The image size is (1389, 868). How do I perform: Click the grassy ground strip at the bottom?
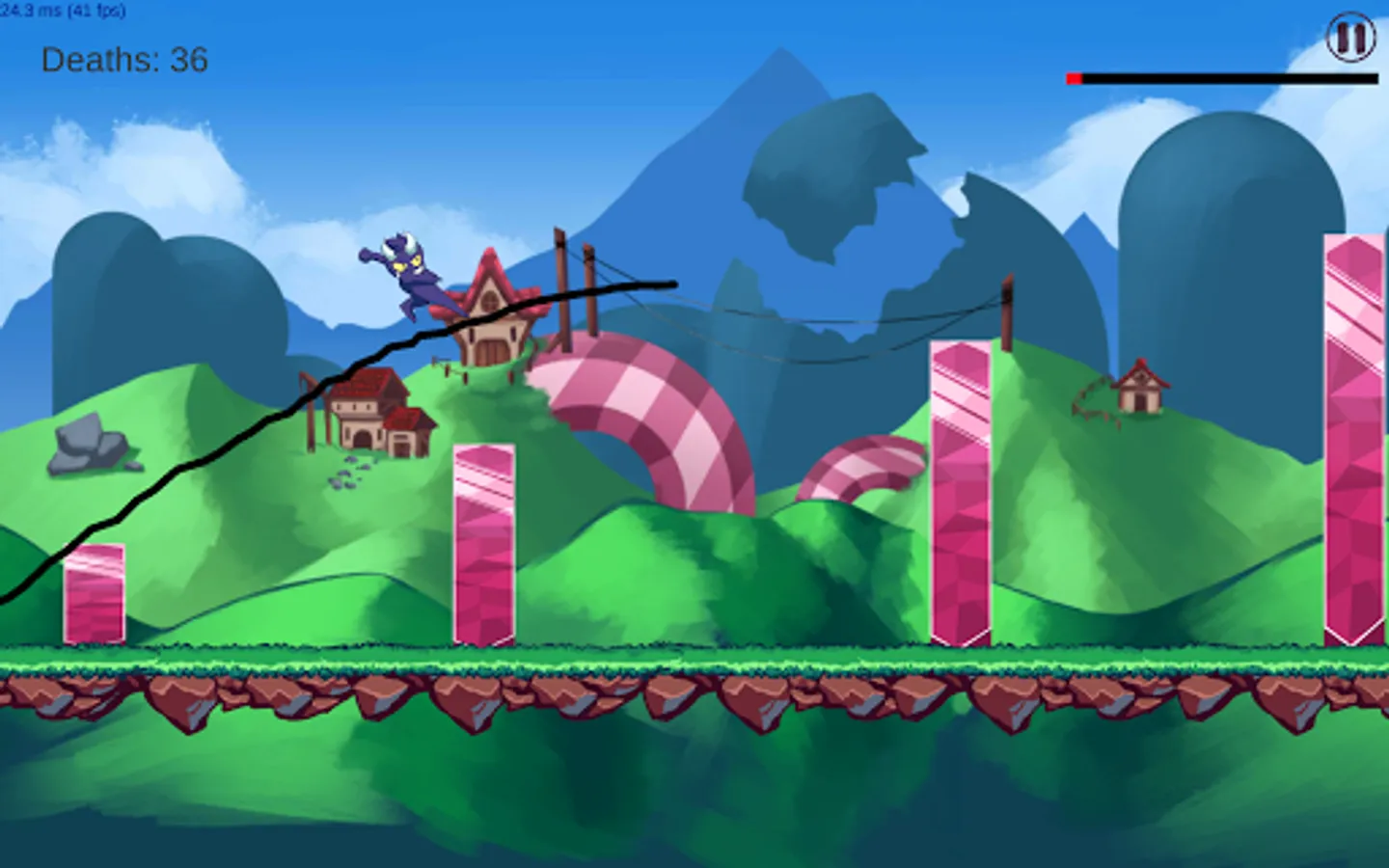(x=675, y=656)
